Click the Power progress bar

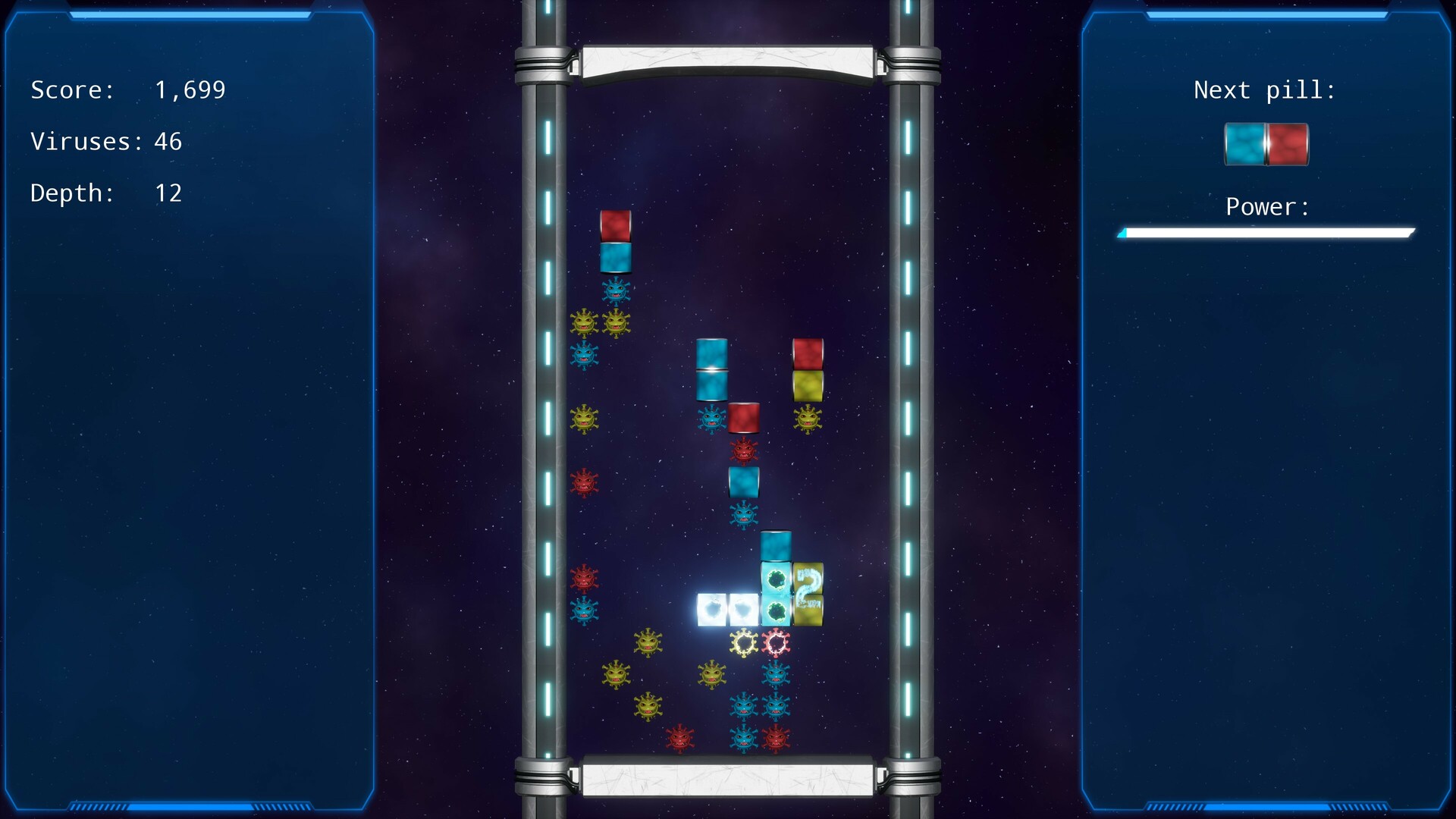pos(1266,233)
